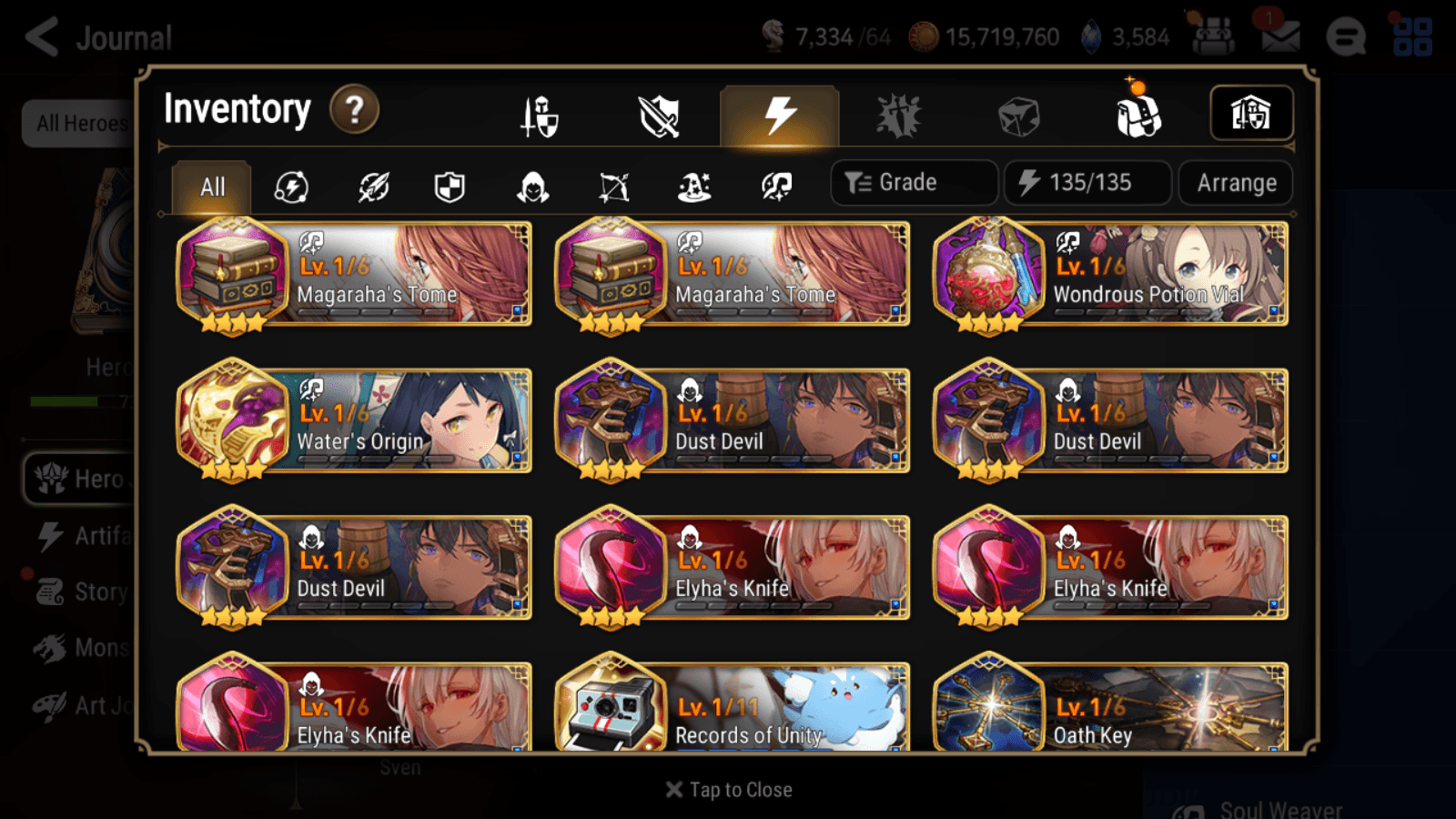This screenshot has width=1456, height=819.
Task: Filter artifacts by the Mage class icon
Action: click(x=694, y=187)
